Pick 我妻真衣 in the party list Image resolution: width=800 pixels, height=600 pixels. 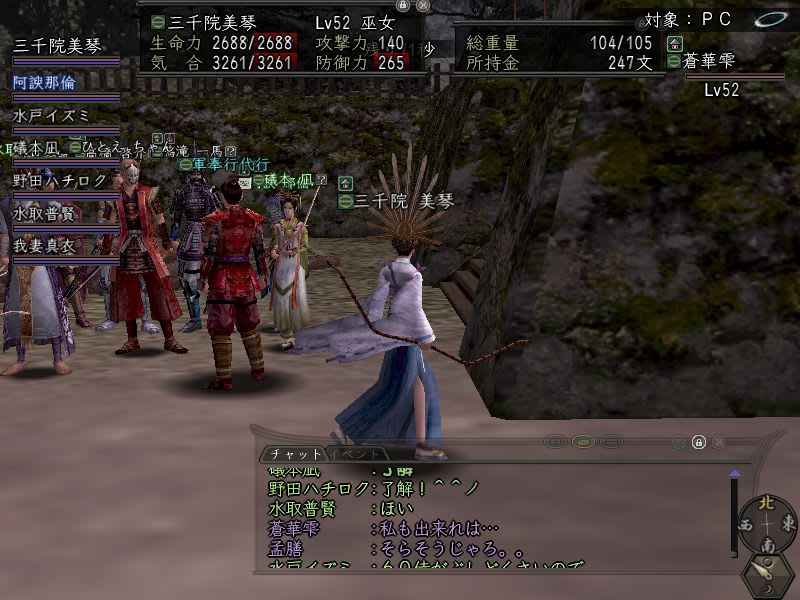45,246
